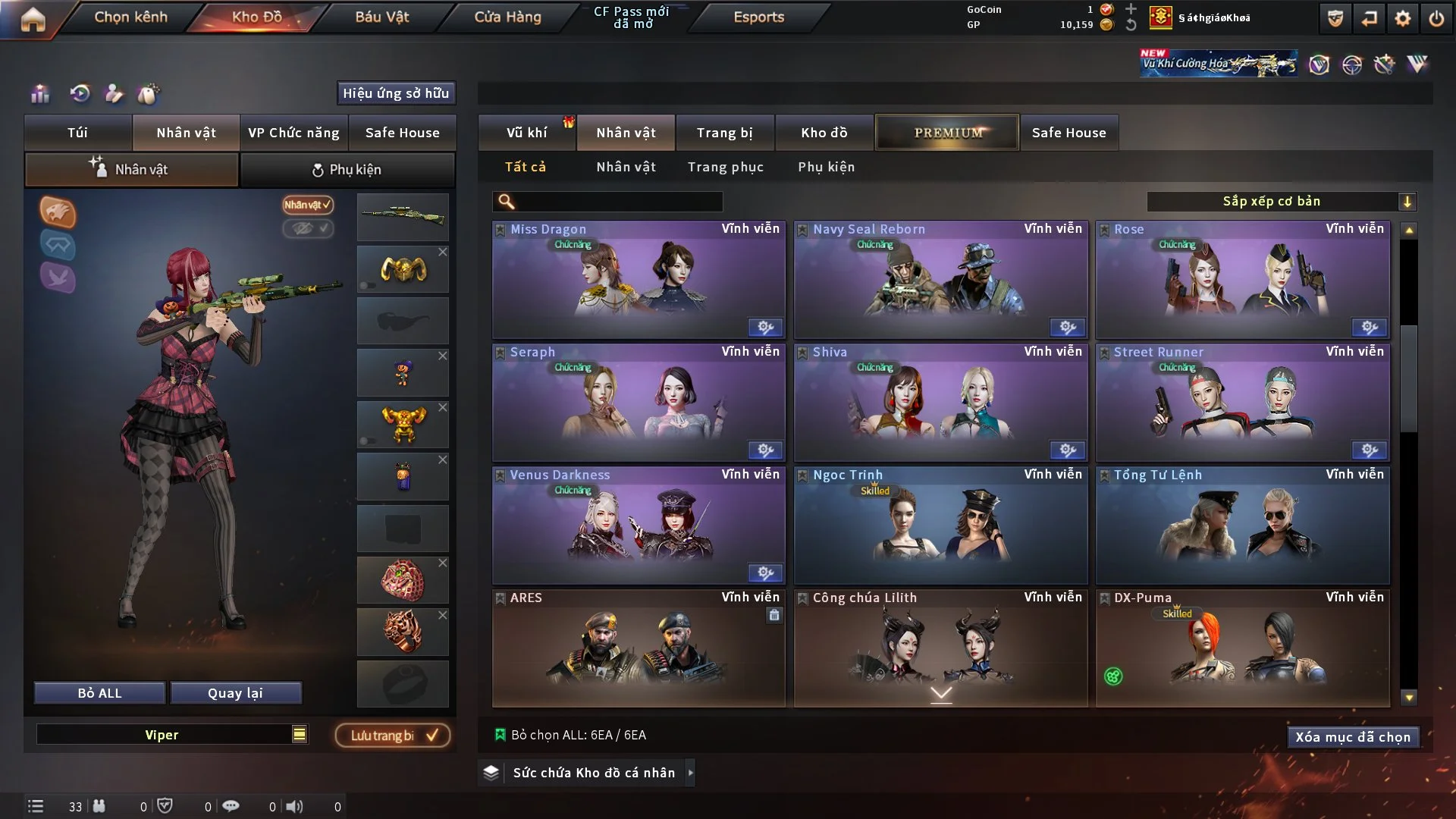Open the Sắp xếp cơ bản sort dropdown
Screen dimensions: 1456x819
(x=1283, y=201)
